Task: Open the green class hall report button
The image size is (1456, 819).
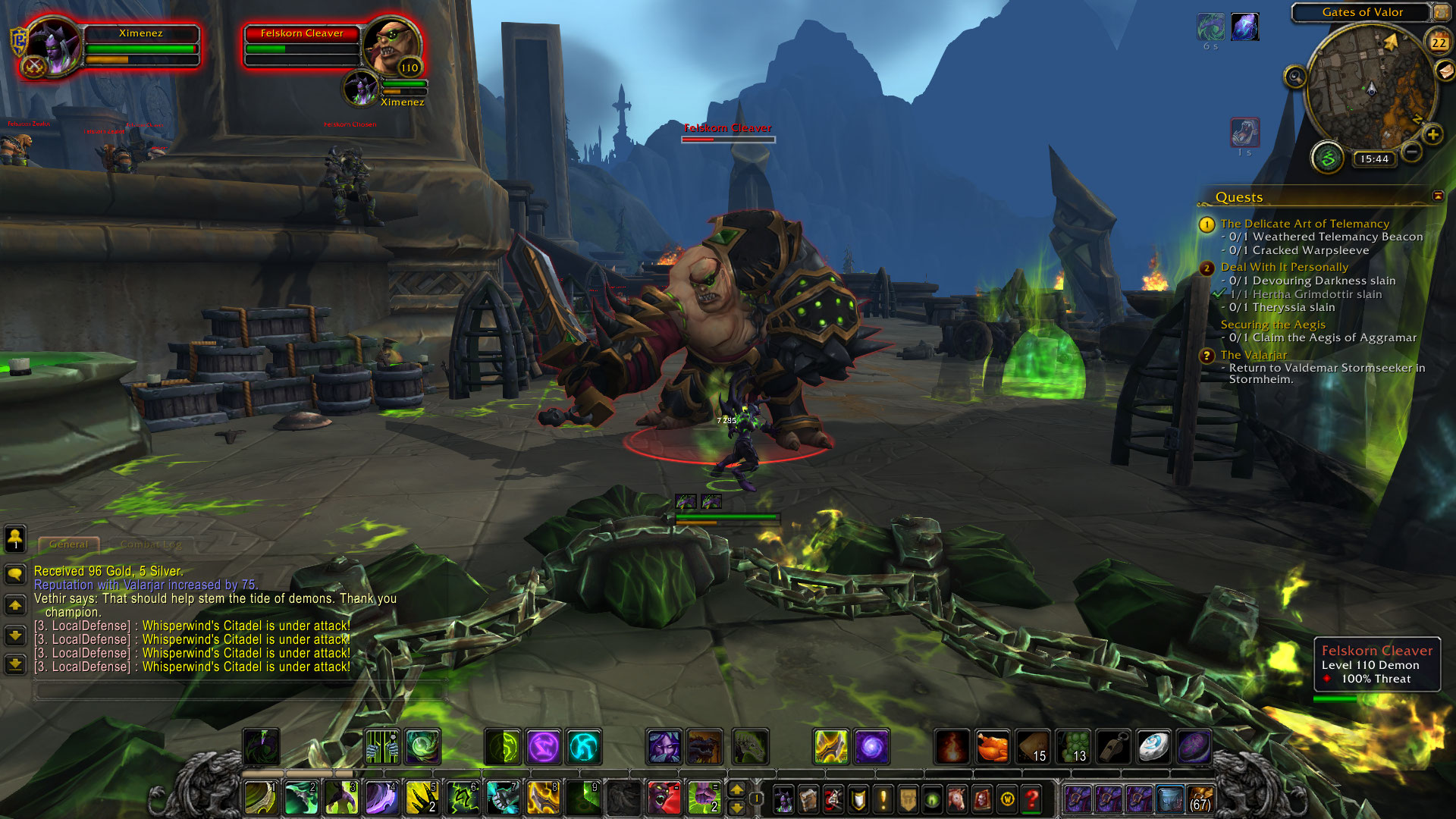Action: [1327, 158]
